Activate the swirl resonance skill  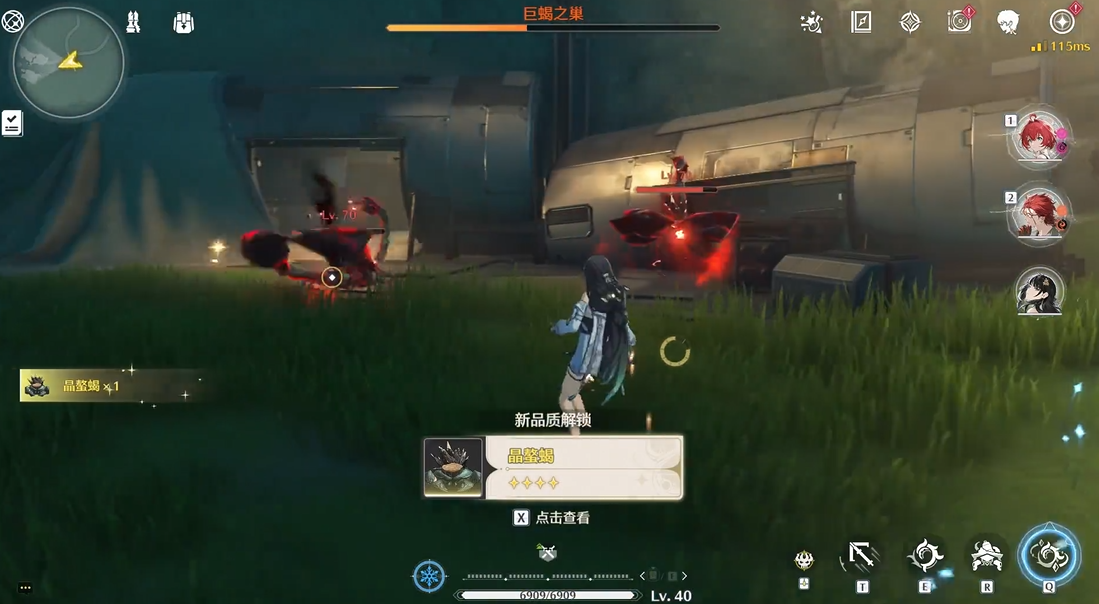(925, 555)
